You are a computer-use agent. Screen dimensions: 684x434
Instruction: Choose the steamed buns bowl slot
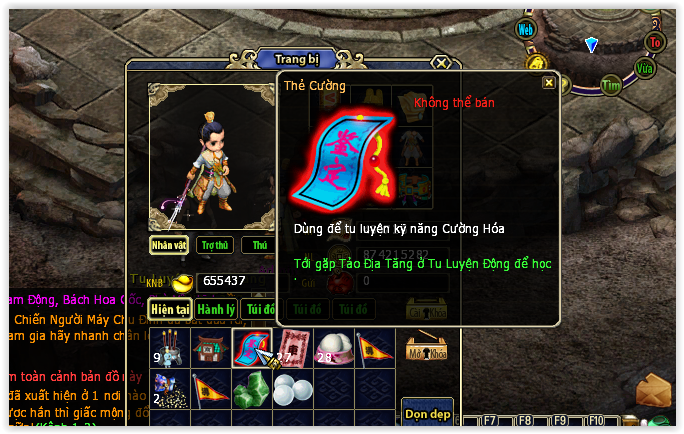(x=332, y=347)
